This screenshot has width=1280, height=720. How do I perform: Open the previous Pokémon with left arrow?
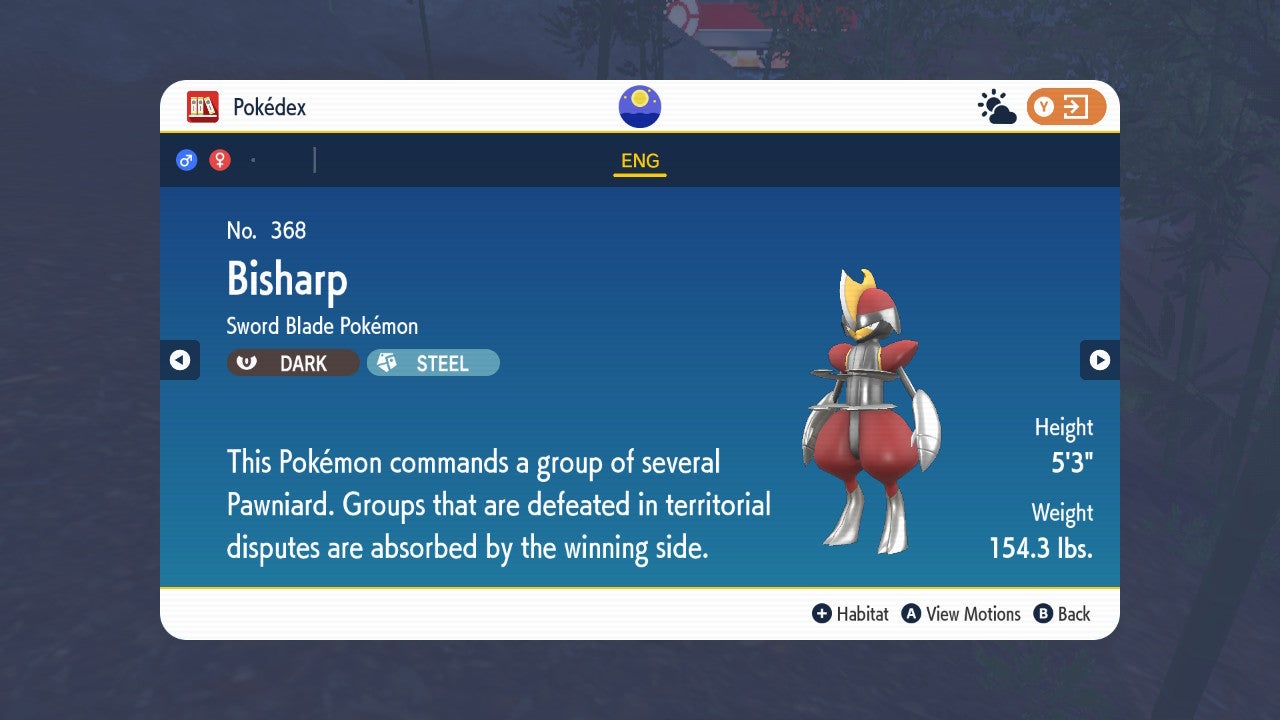180,360
